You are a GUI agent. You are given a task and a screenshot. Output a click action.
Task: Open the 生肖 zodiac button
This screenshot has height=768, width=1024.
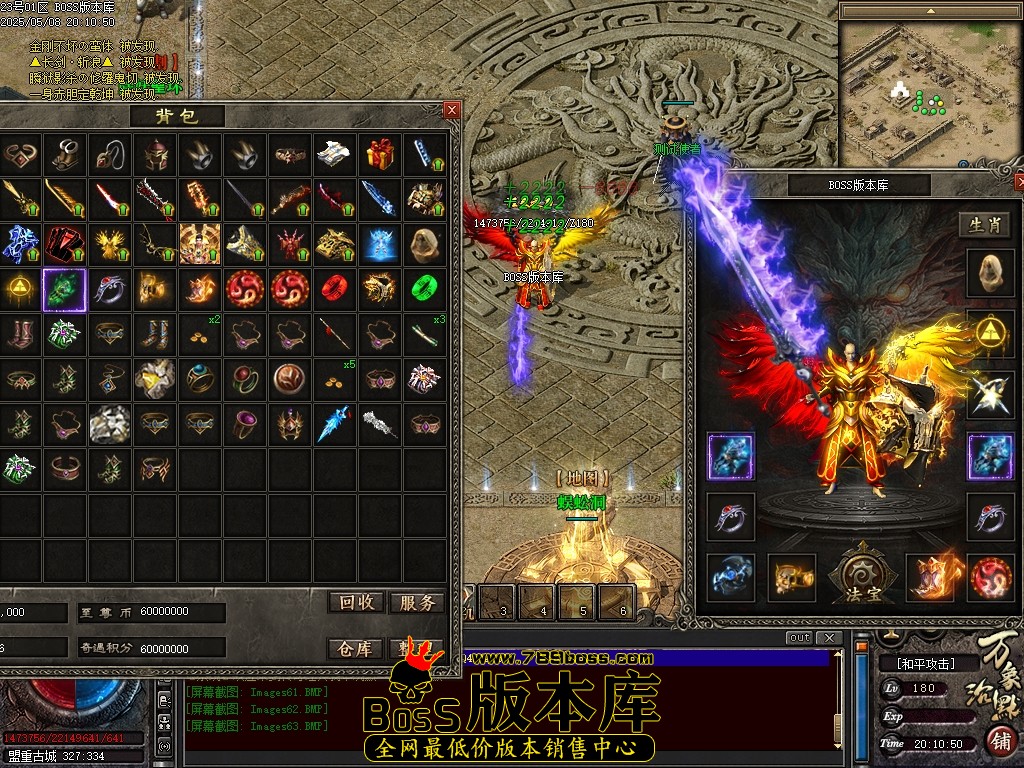tap(984, 225)
